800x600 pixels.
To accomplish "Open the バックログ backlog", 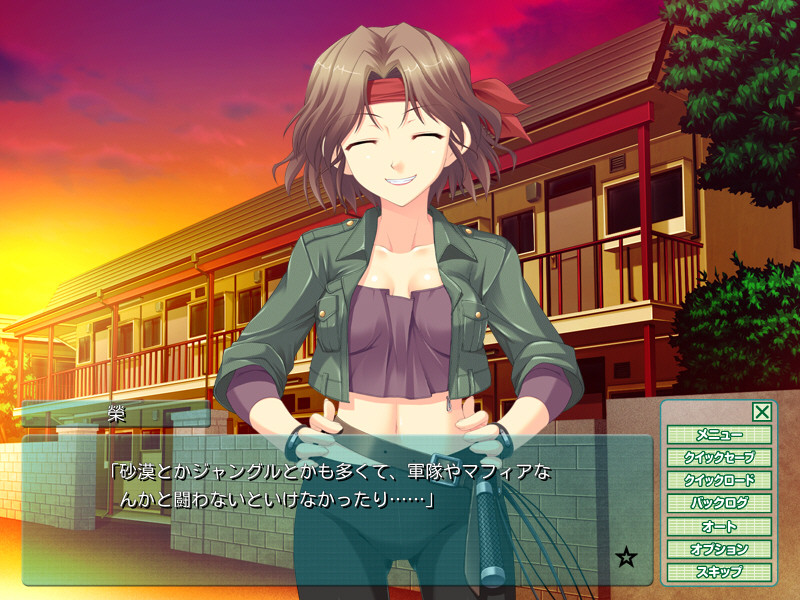I will pyautogui.click(x=719, y=504).
